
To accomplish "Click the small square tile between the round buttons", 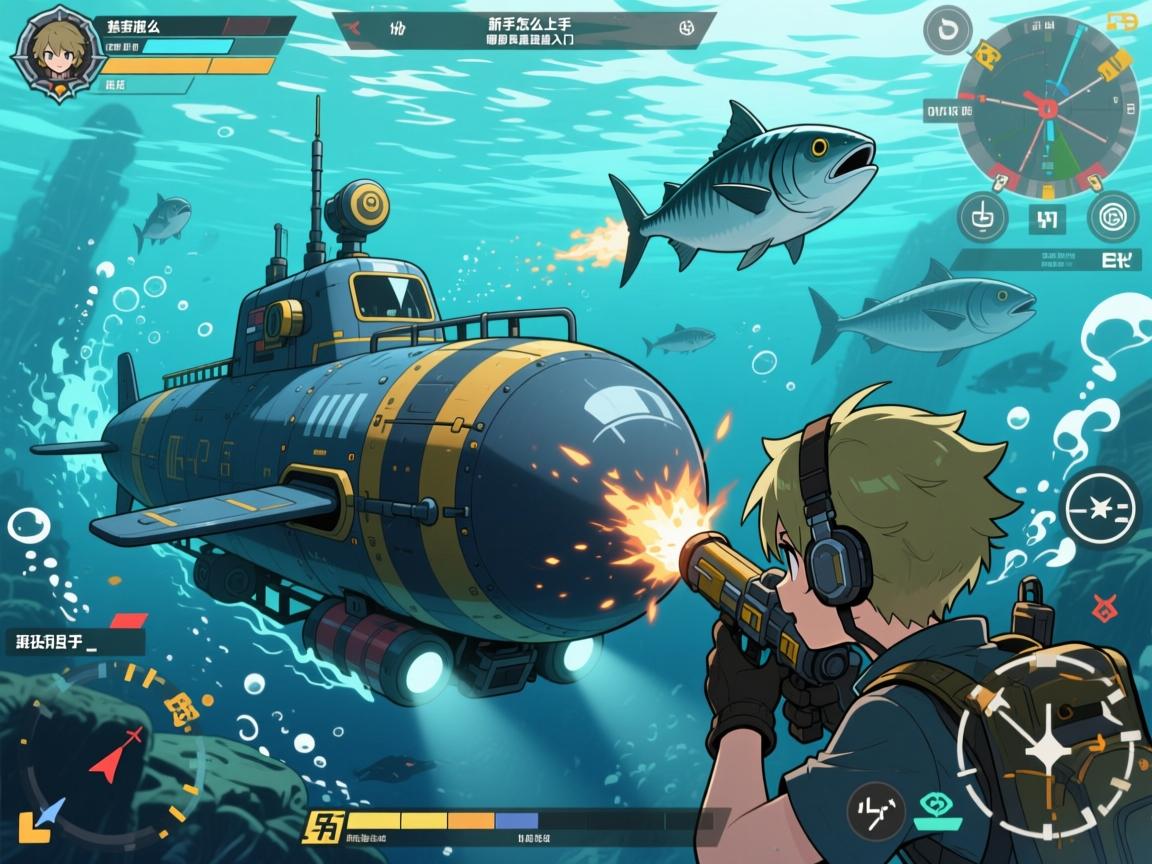I will (x=1047, y=218).
